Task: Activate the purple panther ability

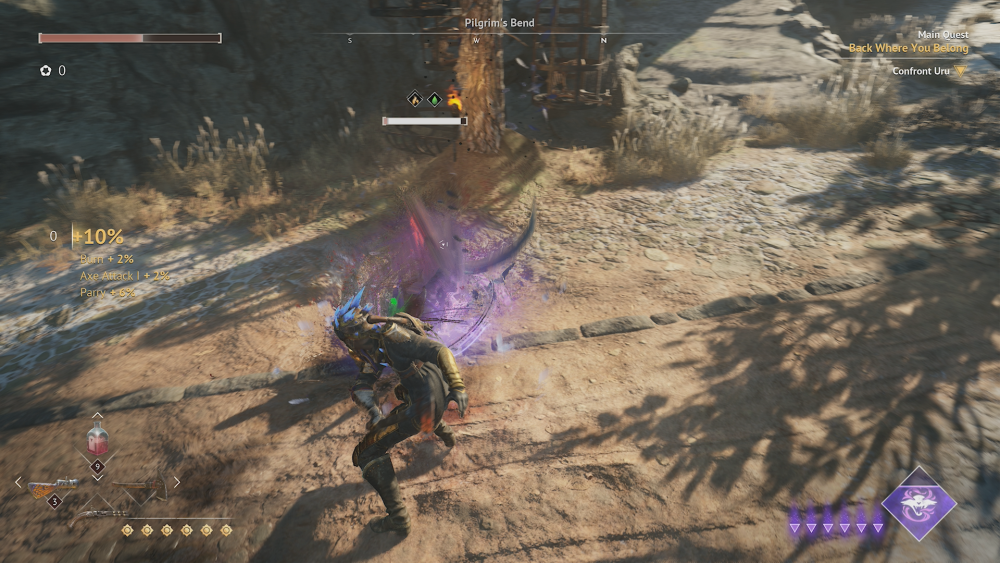Action: [x=918, y=503]
